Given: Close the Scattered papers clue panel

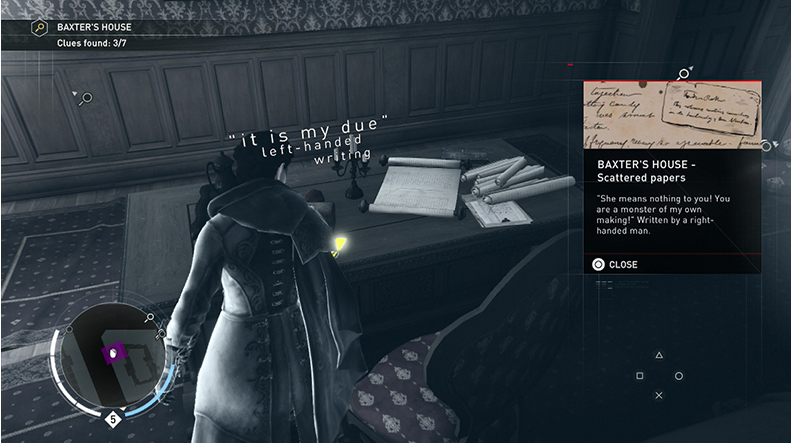Looking at the screenshot, I should (615, 265).
